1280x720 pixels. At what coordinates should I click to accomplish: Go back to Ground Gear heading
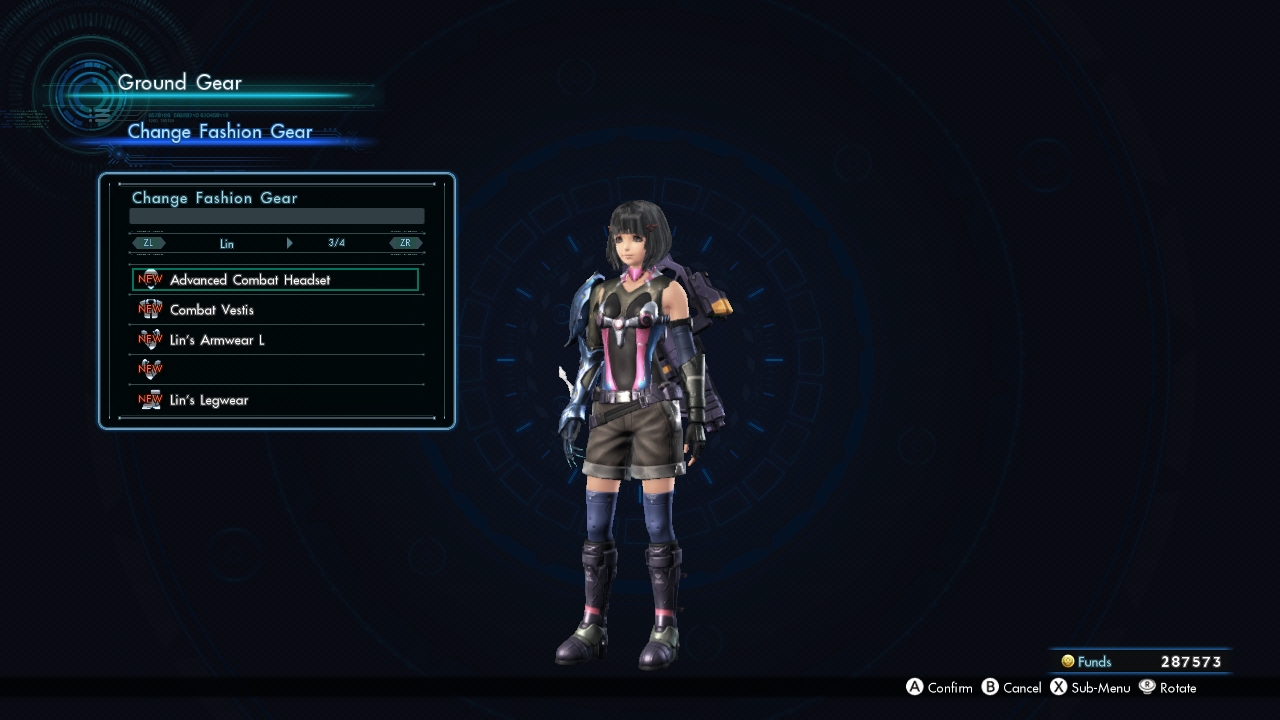pyautogui.click(x=180, y=83)
